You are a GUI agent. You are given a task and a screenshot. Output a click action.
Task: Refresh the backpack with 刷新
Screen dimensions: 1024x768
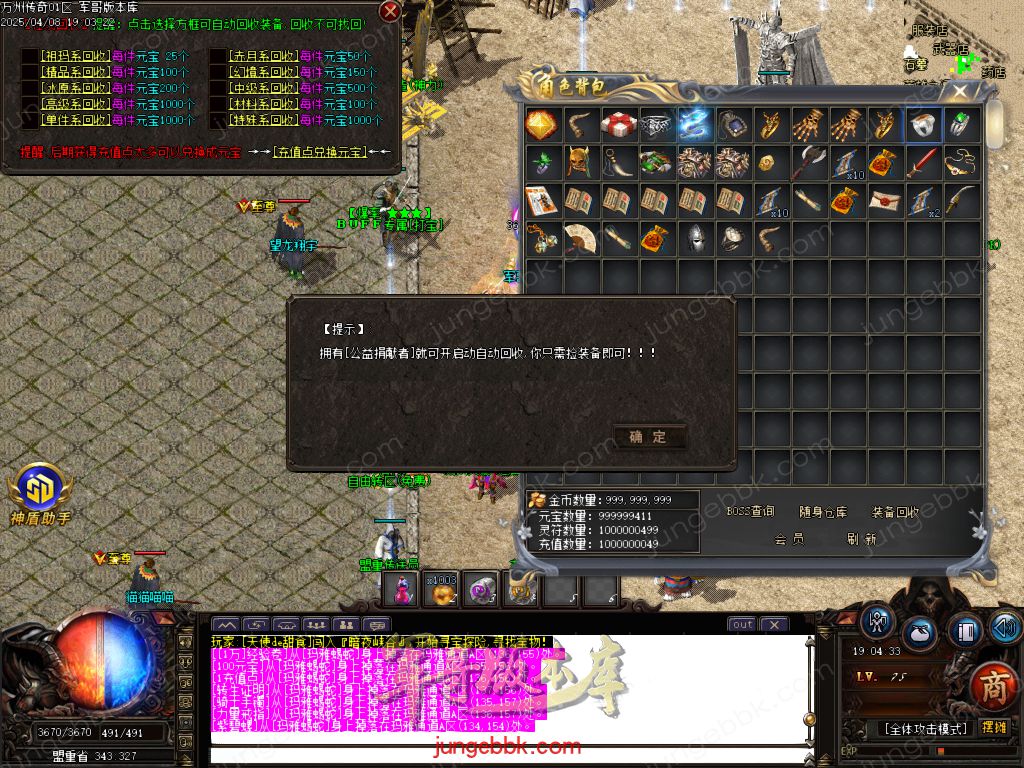[861, 538]
